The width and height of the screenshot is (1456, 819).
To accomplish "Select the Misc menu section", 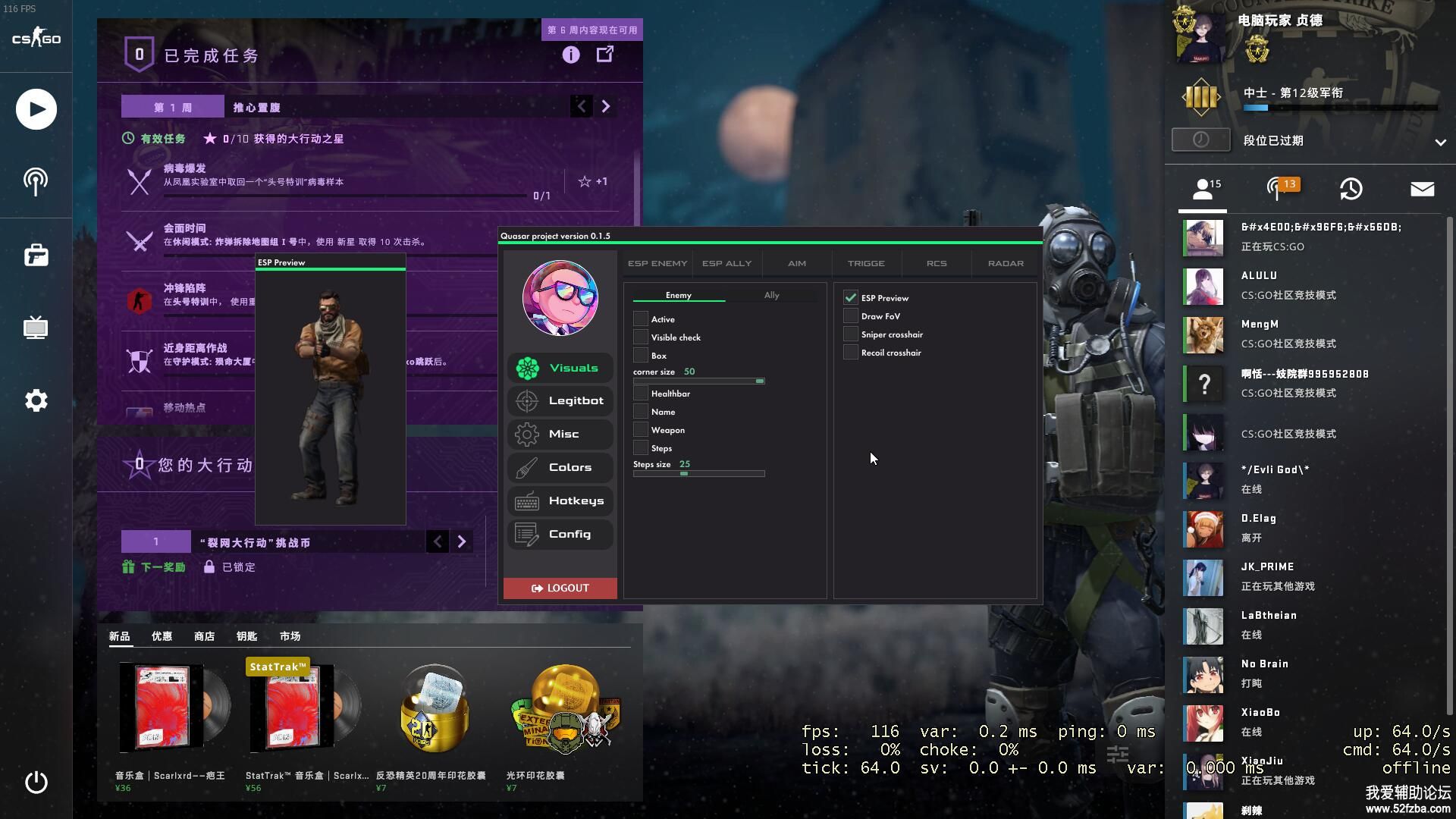I will tap(560, 435).
